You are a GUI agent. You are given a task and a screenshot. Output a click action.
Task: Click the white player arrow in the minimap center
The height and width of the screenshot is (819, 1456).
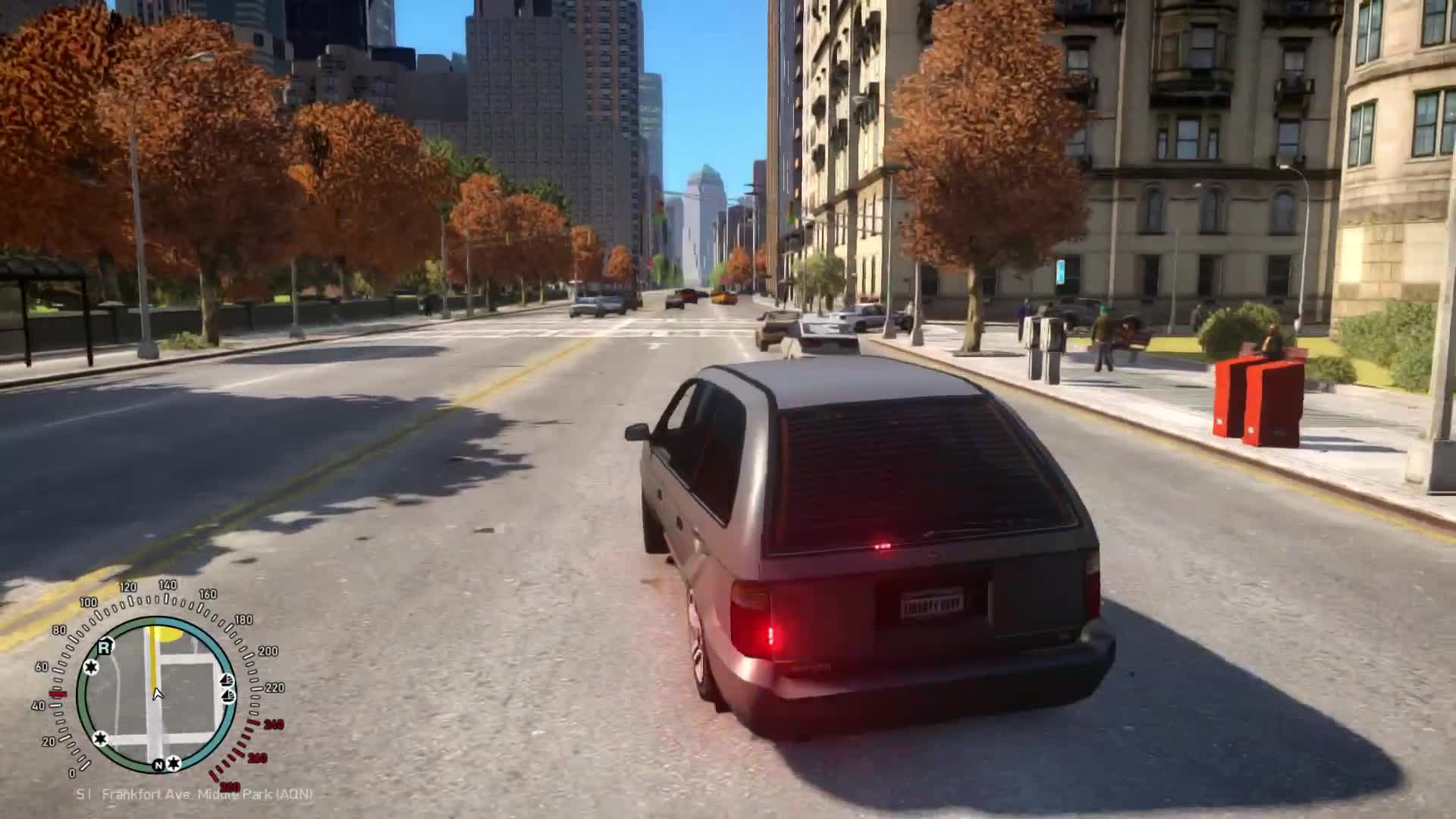tap(158, 694)
